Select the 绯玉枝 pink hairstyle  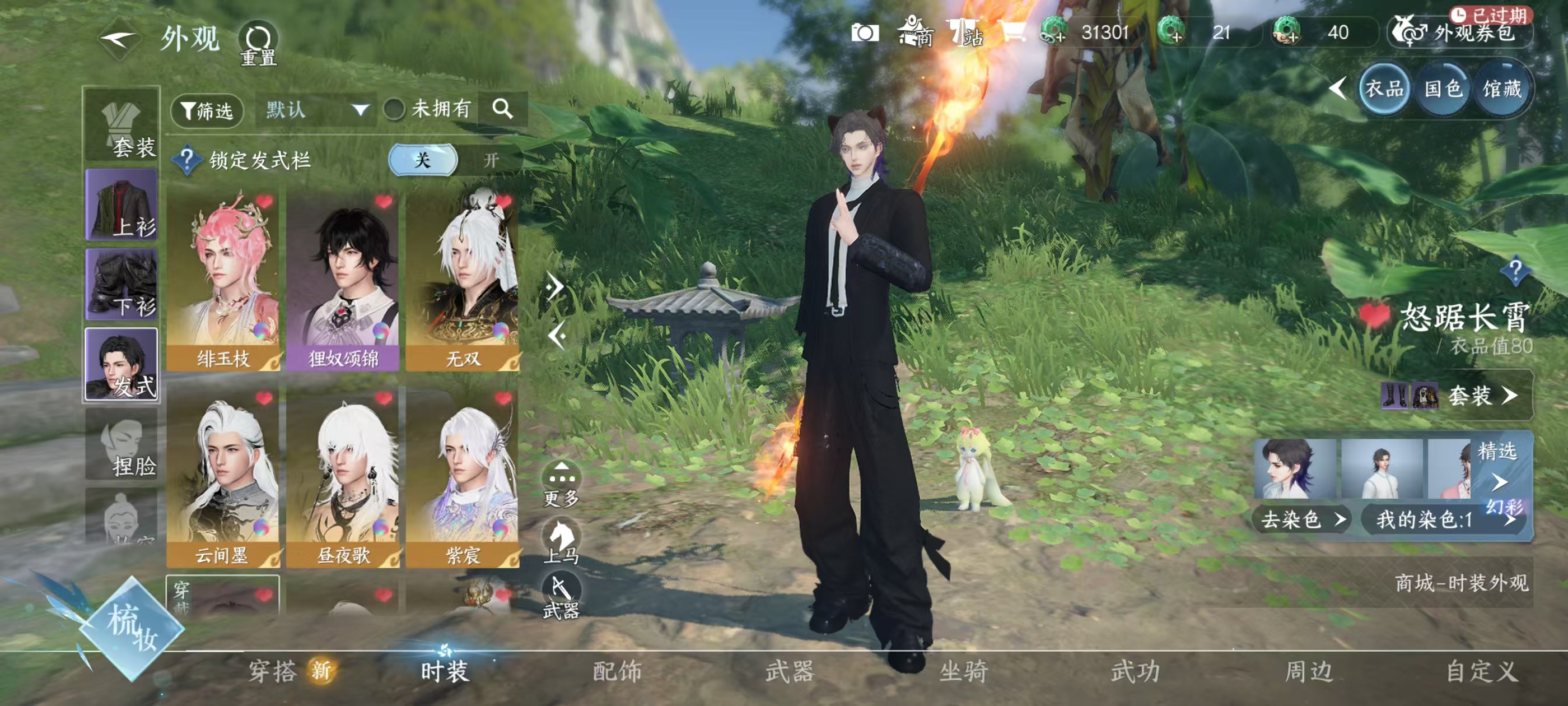click(223, 280)
